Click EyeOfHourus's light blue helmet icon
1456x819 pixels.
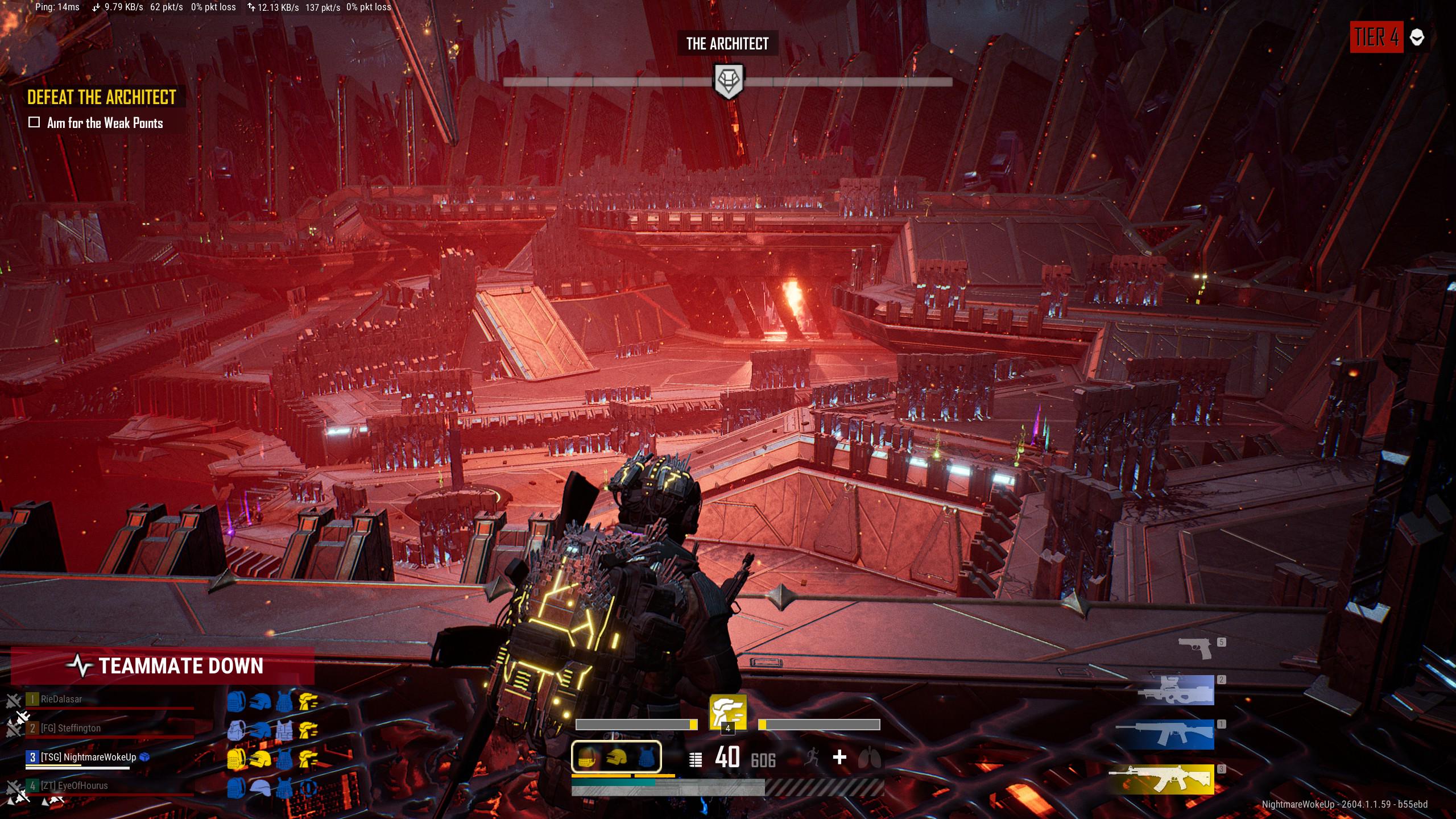coord(260,788)
